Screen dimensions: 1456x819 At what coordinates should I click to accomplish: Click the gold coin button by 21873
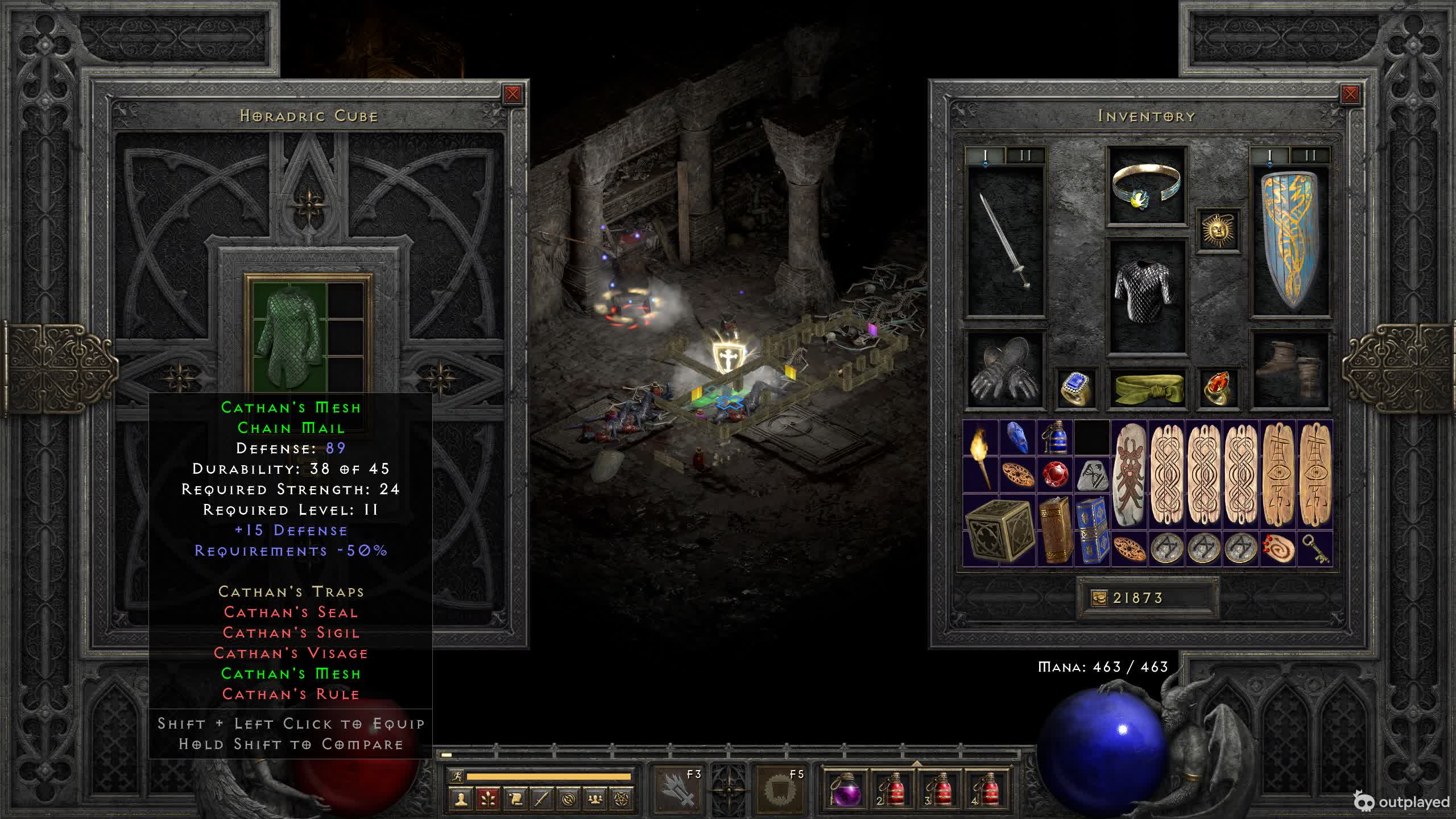pos(1099,598)
